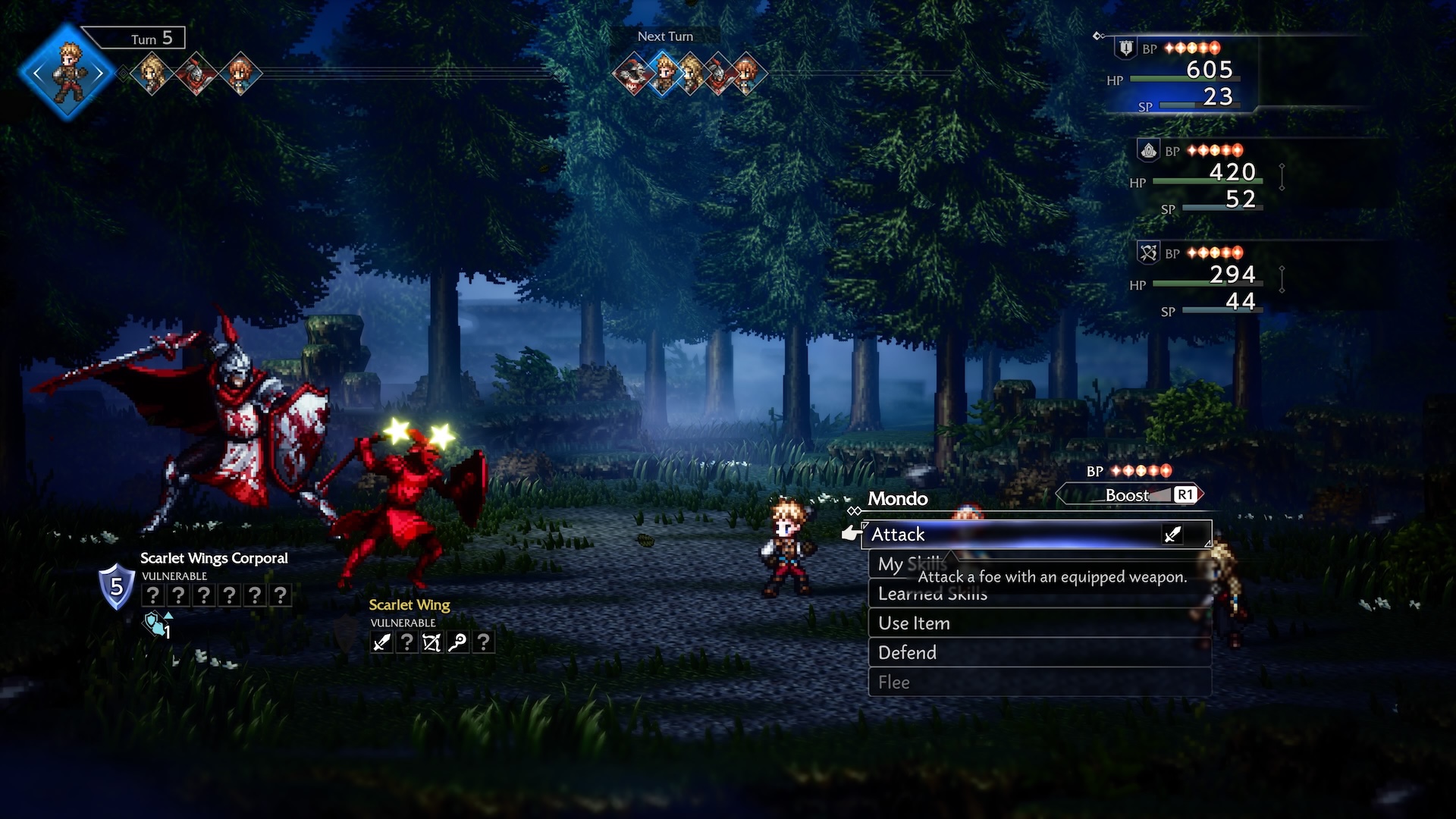
Task: Select the sword weakness icon under Scarlet Wing
Action: pyautogui.click(x=381, y=642)
